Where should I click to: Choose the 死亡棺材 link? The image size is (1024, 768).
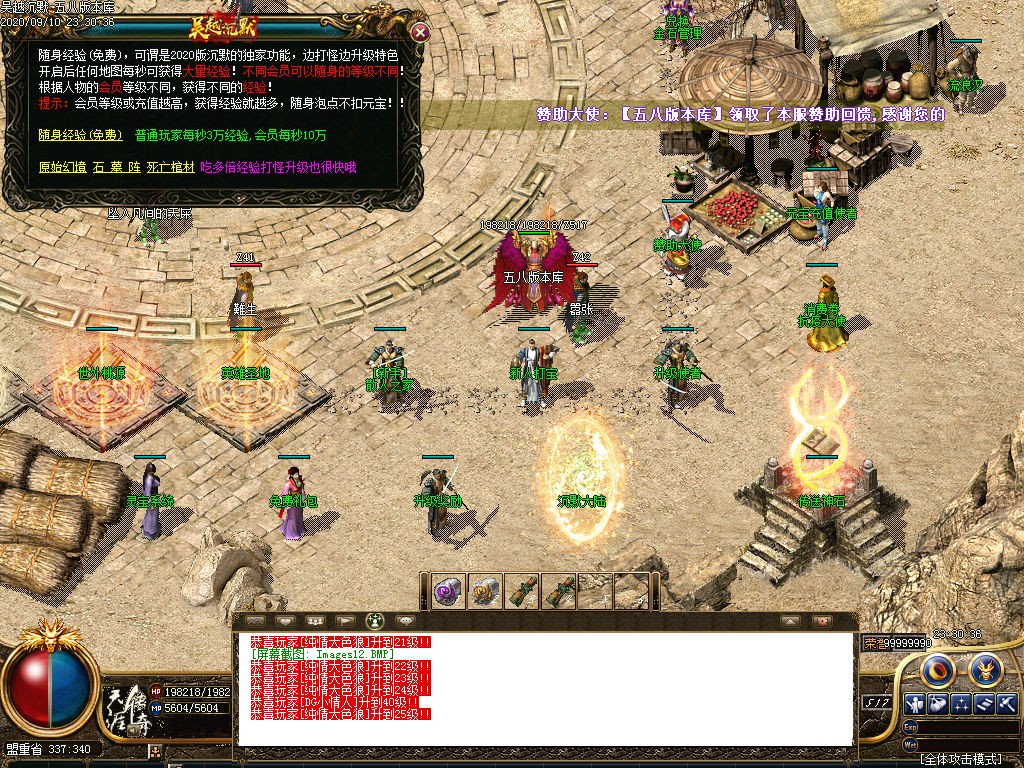168,167
